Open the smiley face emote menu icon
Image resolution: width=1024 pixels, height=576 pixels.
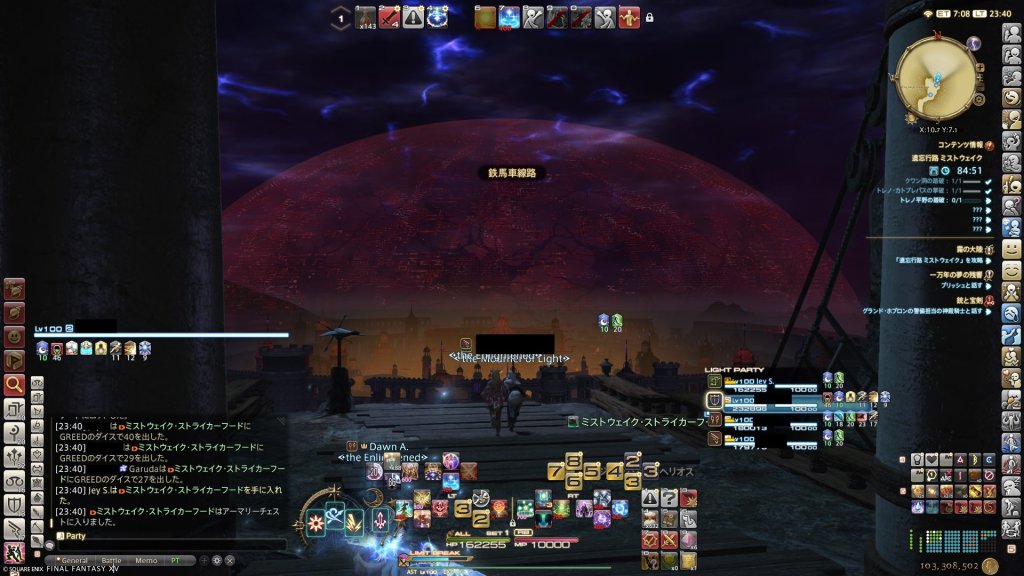point(1012,248)
